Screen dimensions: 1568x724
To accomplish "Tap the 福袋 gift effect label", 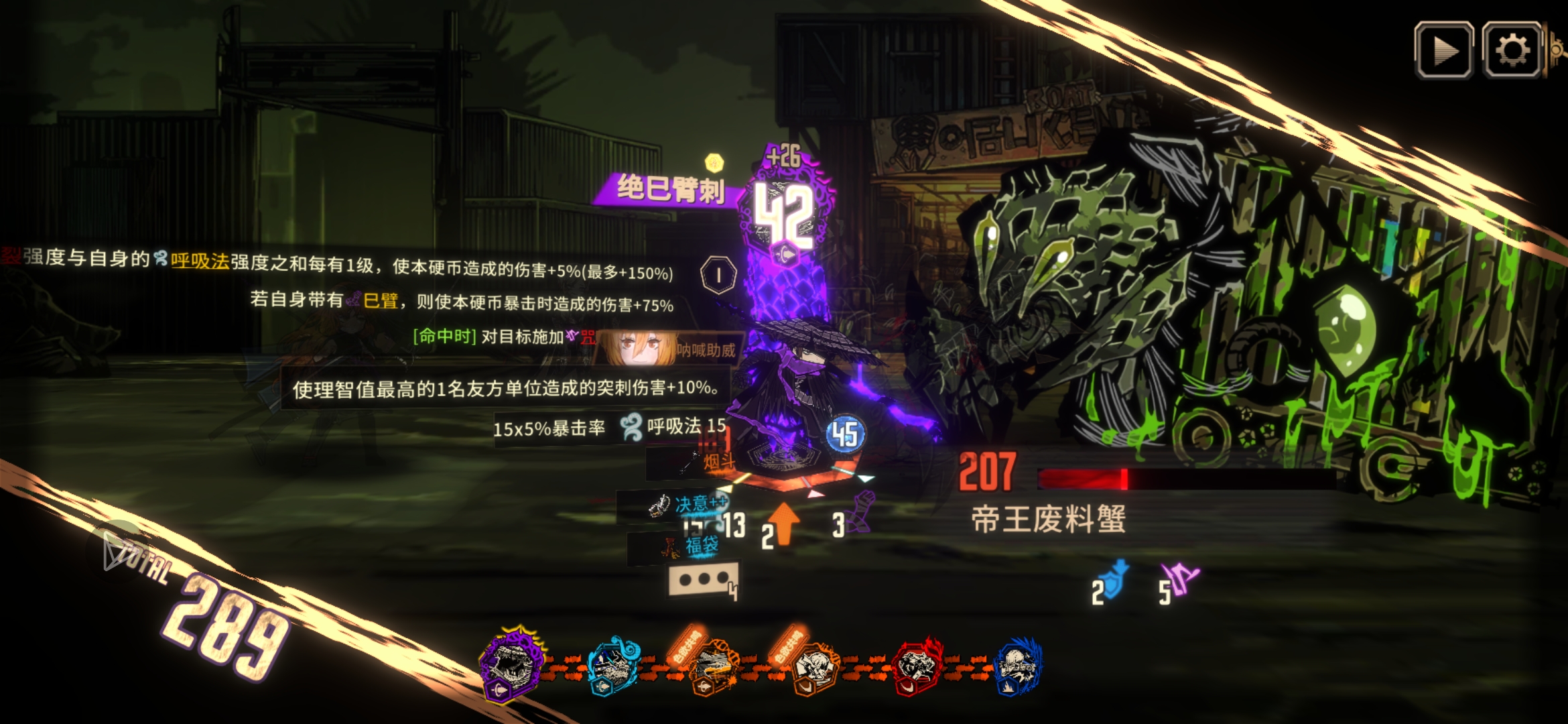I will [x=701, y=546].
